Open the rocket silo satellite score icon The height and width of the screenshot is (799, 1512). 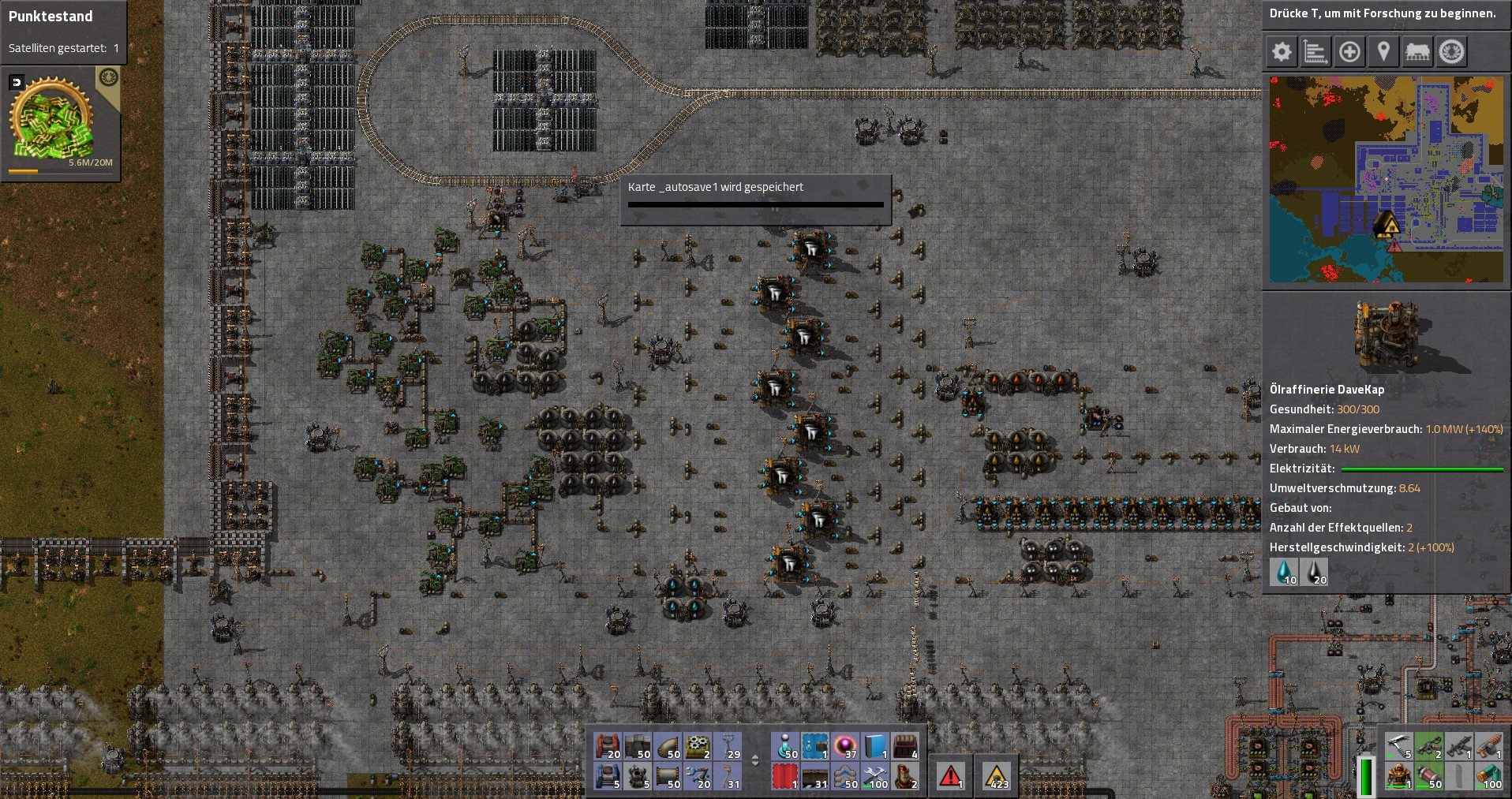pyautogui.click(x=52, y=121)
